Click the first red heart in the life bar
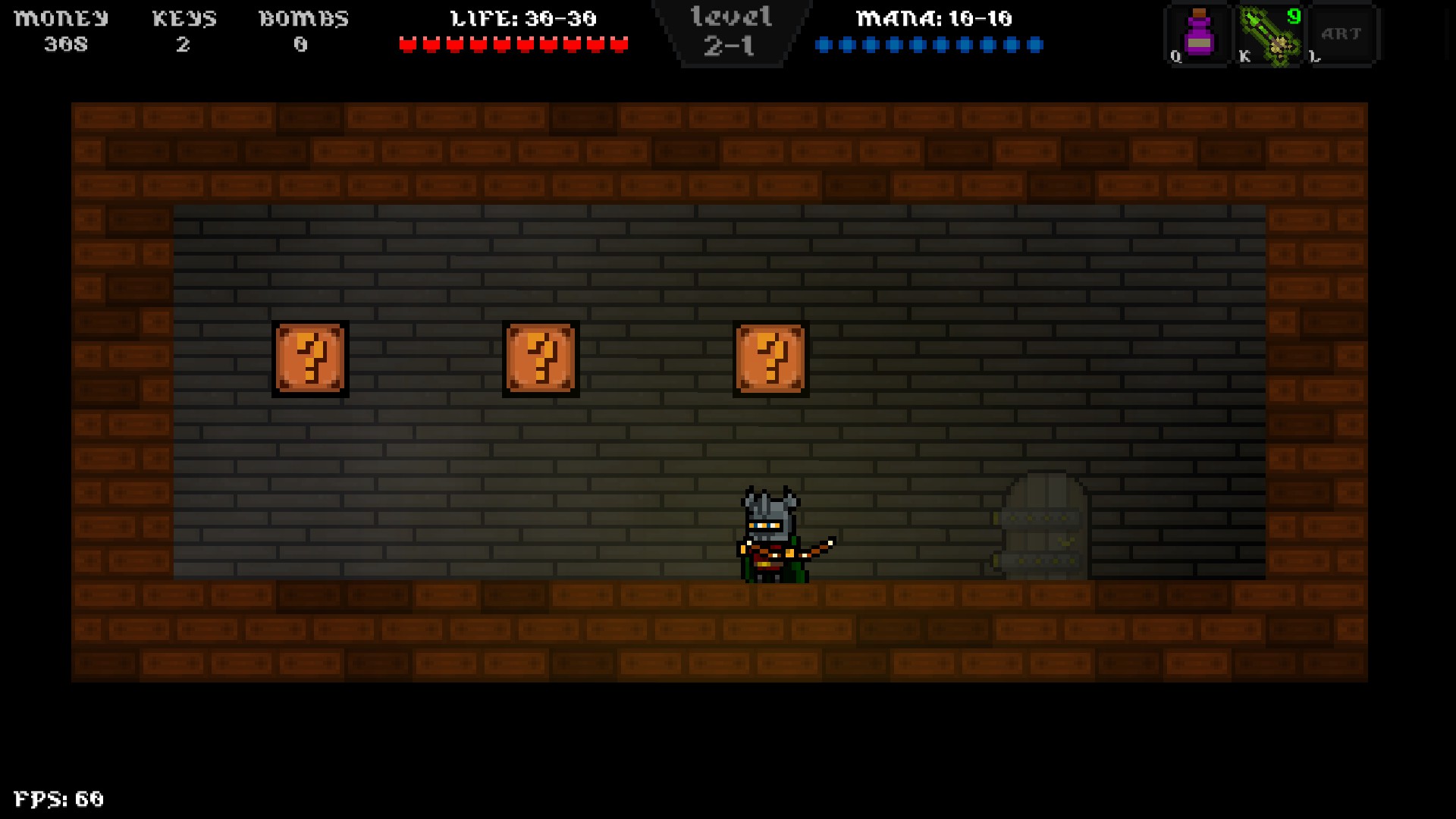This screenshot has height=819, width=1456. coord(407,44)
